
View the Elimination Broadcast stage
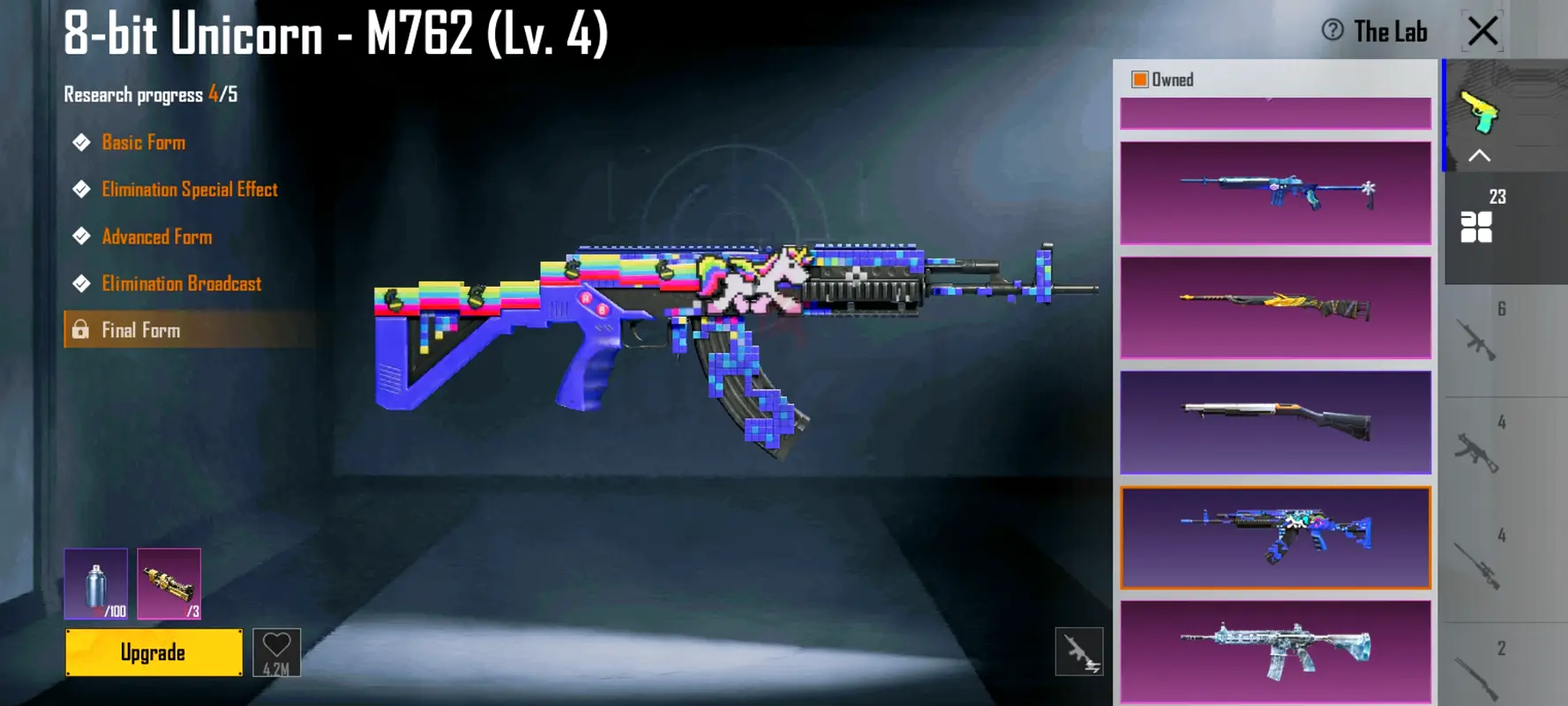[x=181, y=283]
